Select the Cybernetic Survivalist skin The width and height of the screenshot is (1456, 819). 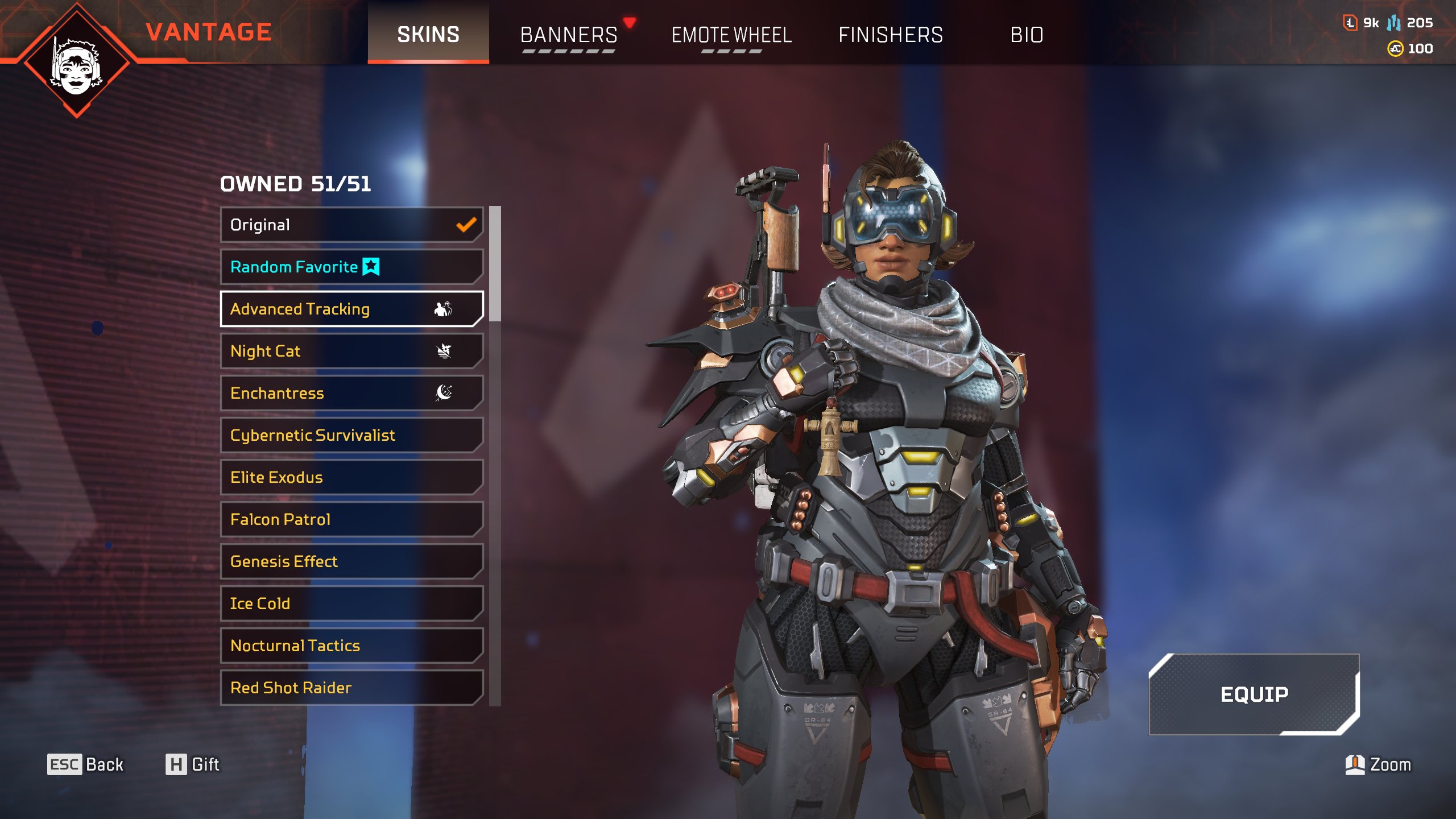point(351,435)
